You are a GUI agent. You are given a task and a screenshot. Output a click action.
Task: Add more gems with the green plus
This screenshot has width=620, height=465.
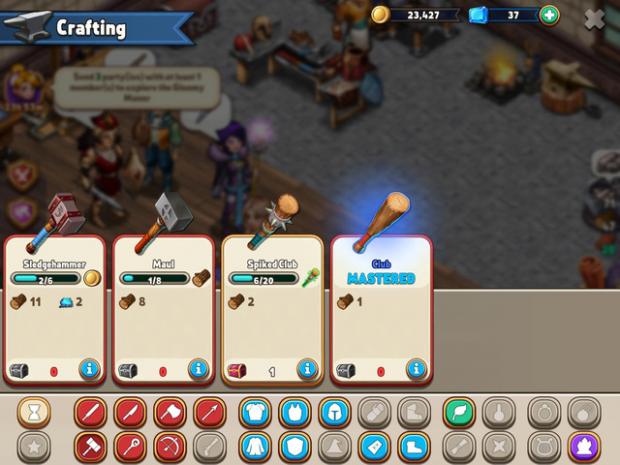click(x=549, y=15)
